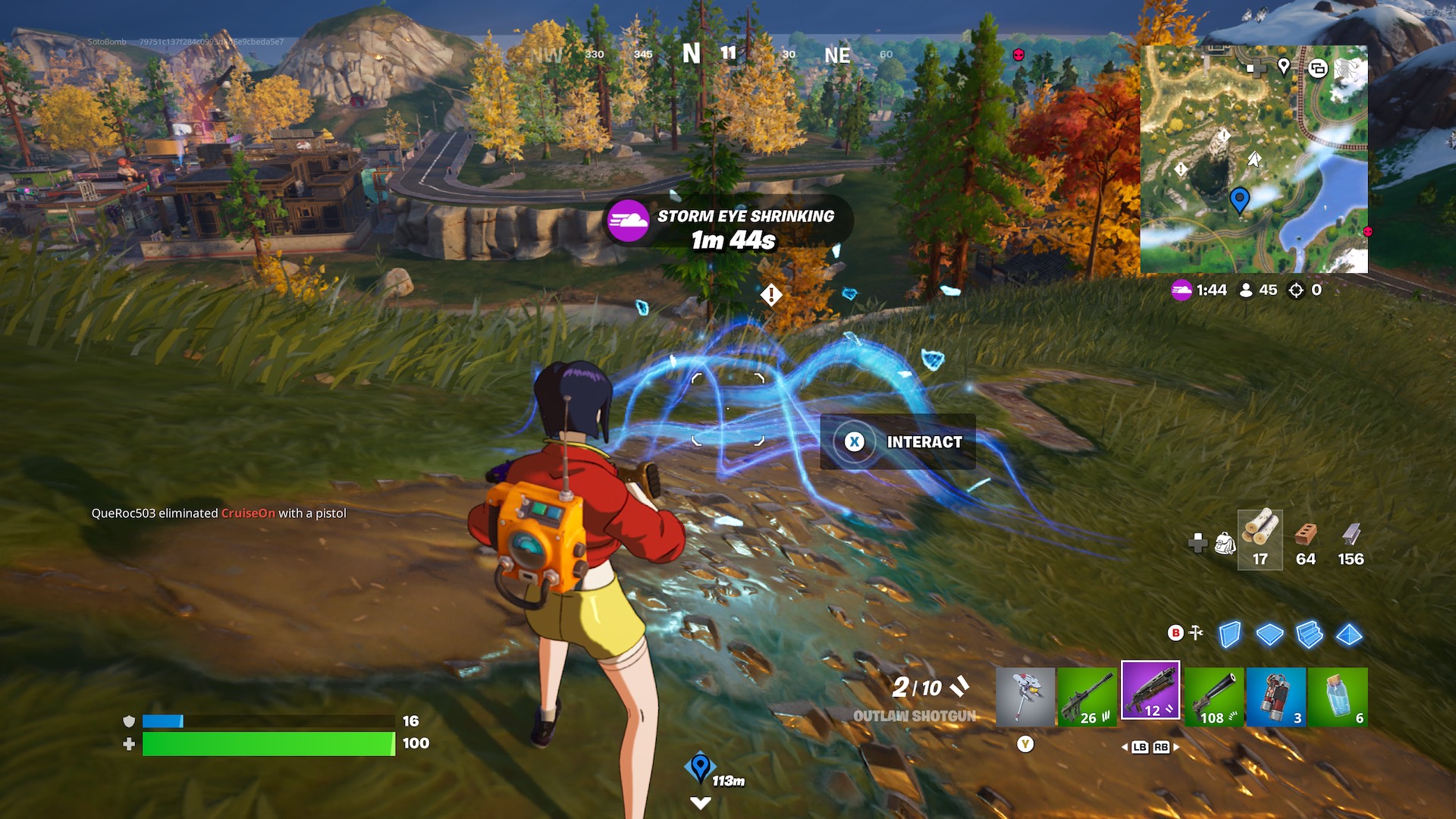Select the brick material icon showing 64
Image resolution: width=1456 pixels, height=819 pixels.
click(1307, 540)
